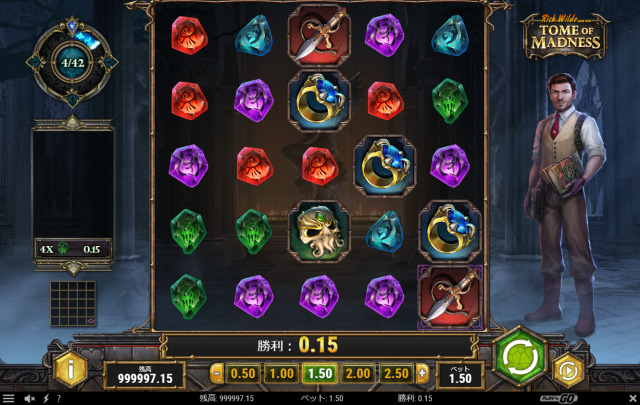Image resolution: width=640 pixels, height=405 pixels.
Task: Select the 1.50 bet option
Action: pyautogui.click(x=320, y=374)
